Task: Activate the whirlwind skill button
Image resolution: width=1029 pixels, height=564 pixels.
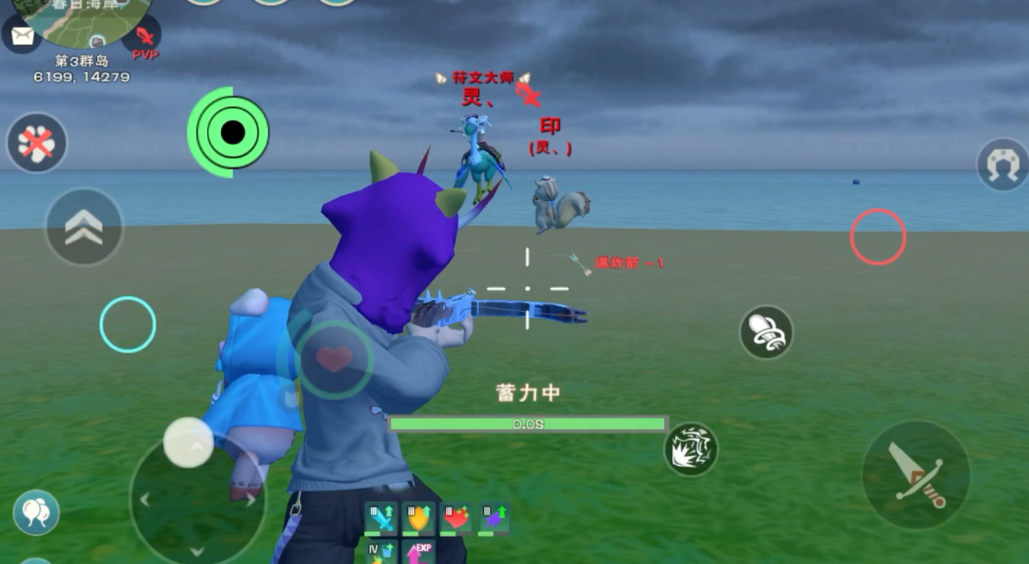Action: pyautogui.click(x=766, y=332)
